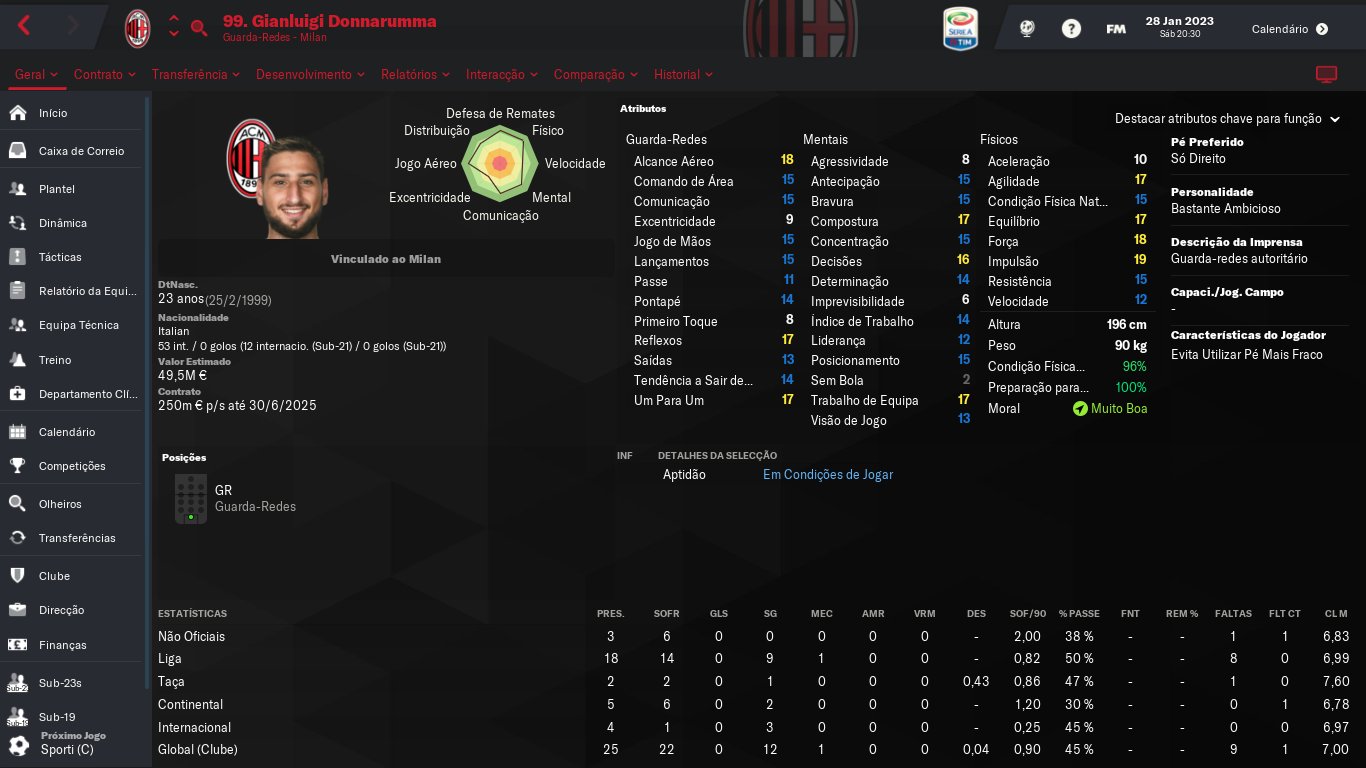
Task: Expand Destacar atributos chave para função dropdown
Action: pyautogui.click(x=1226, y=119)
